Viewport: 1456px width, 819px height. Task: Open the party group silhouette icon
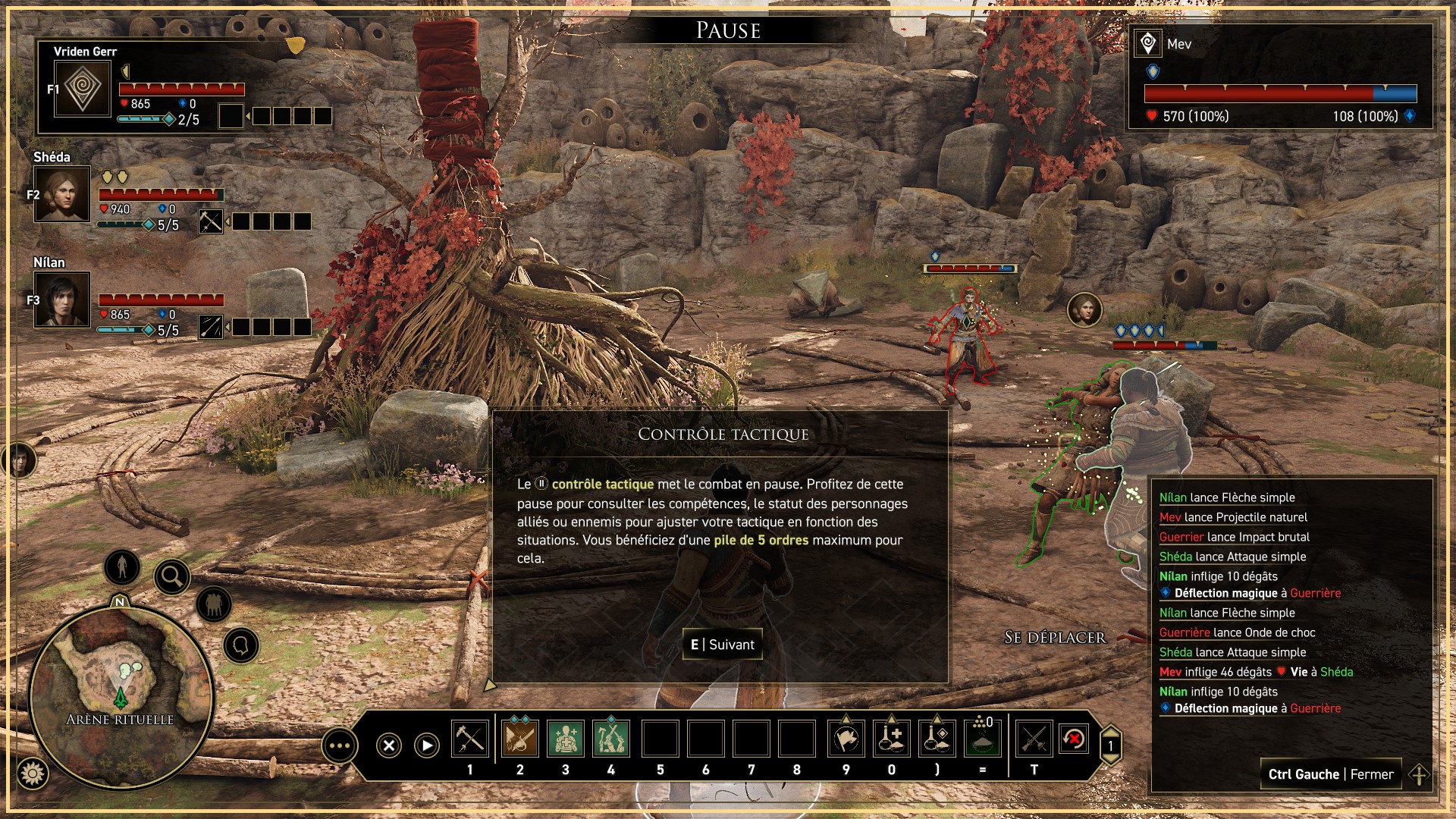pos(214,604)
